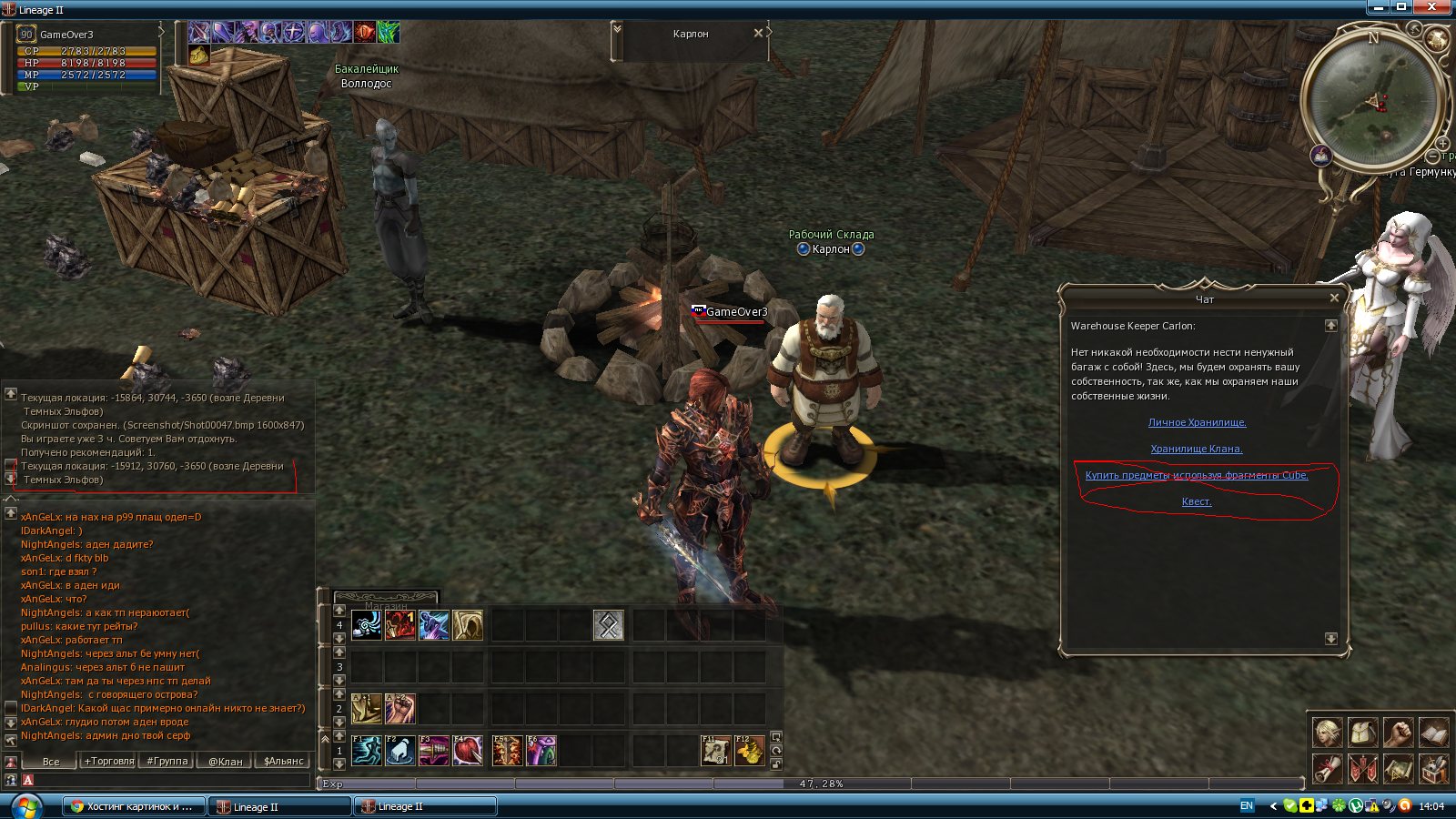Close the Warehouse Keeper Чат dialog window
Viewport: 1456px width, 819px height.
pyautogui.click(x=1334, y=298)
